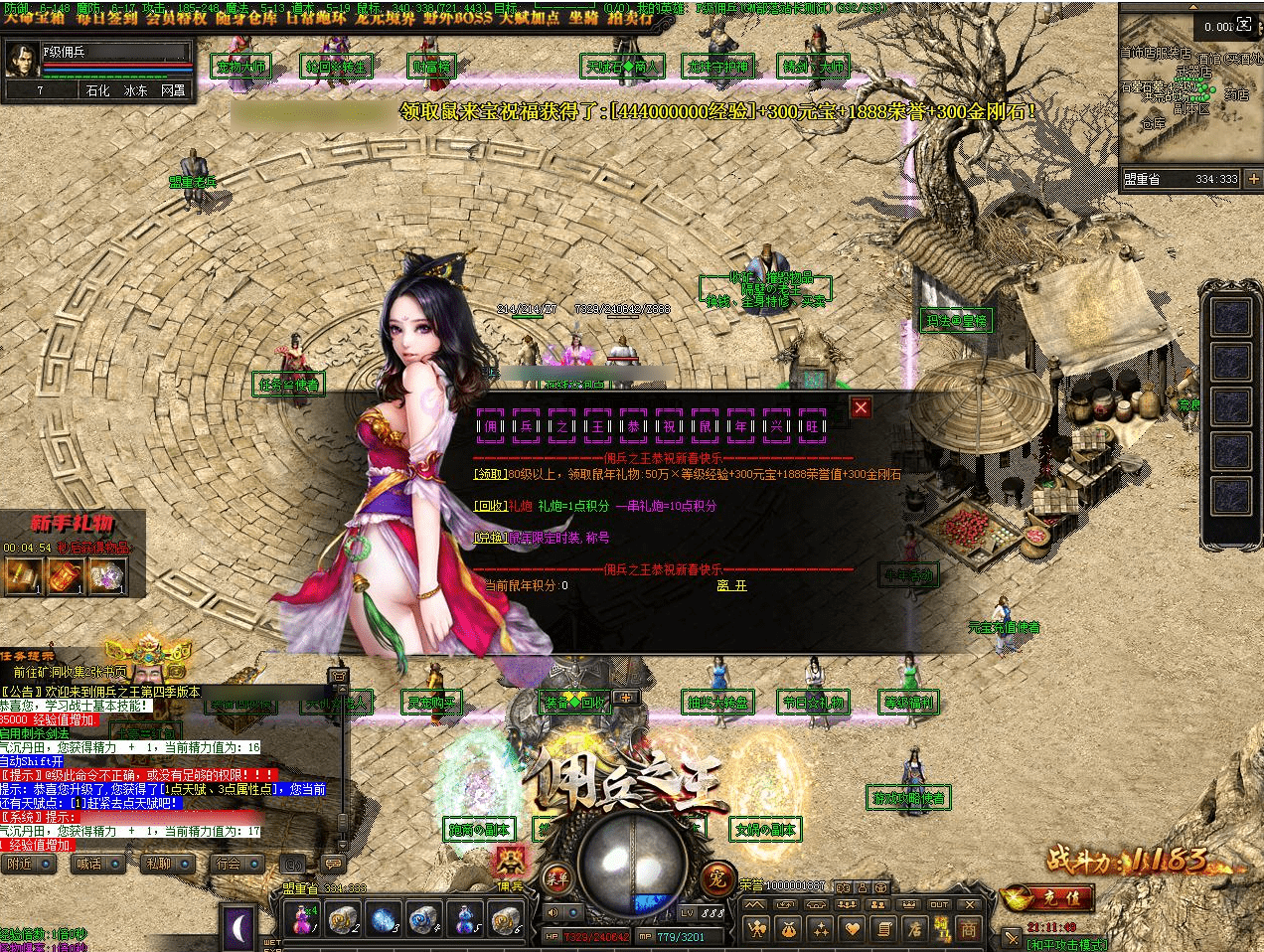Close the New Year dialog window
The height and width of the screenshot is (952, 1264).
pos(861,406)
